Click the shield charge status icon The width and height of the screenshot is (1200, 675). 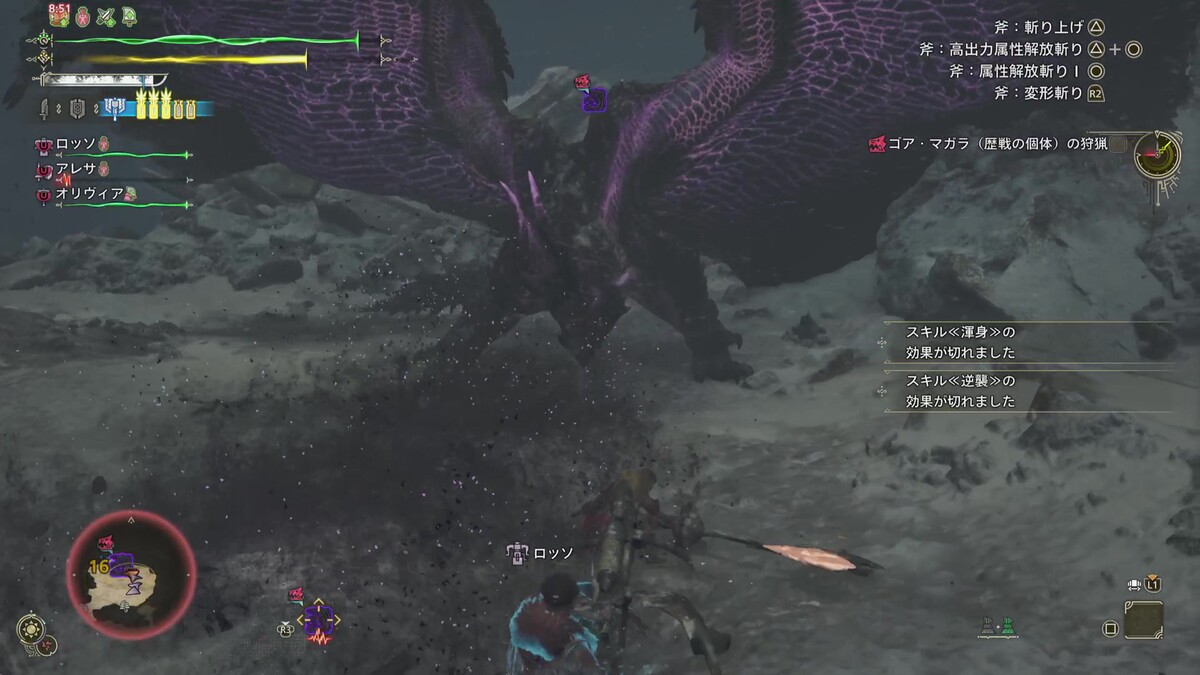(x=76, y=108)
